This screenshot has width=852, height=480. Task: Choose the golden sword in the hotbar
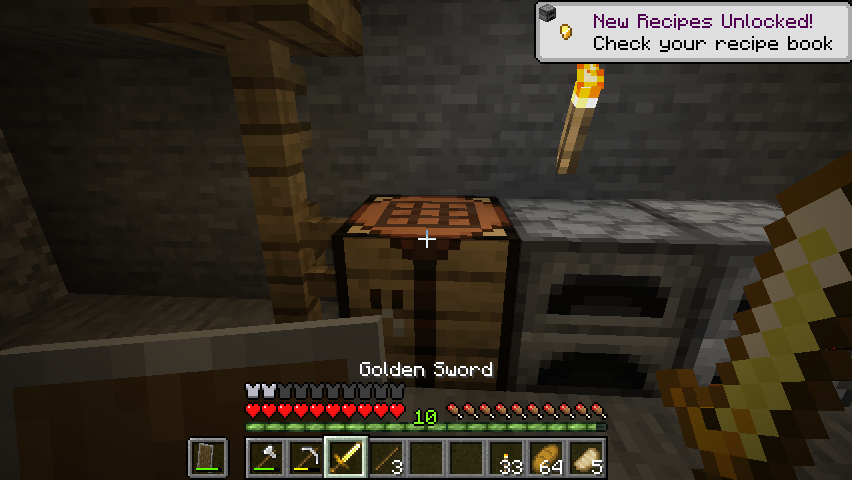tap(346, 458)
